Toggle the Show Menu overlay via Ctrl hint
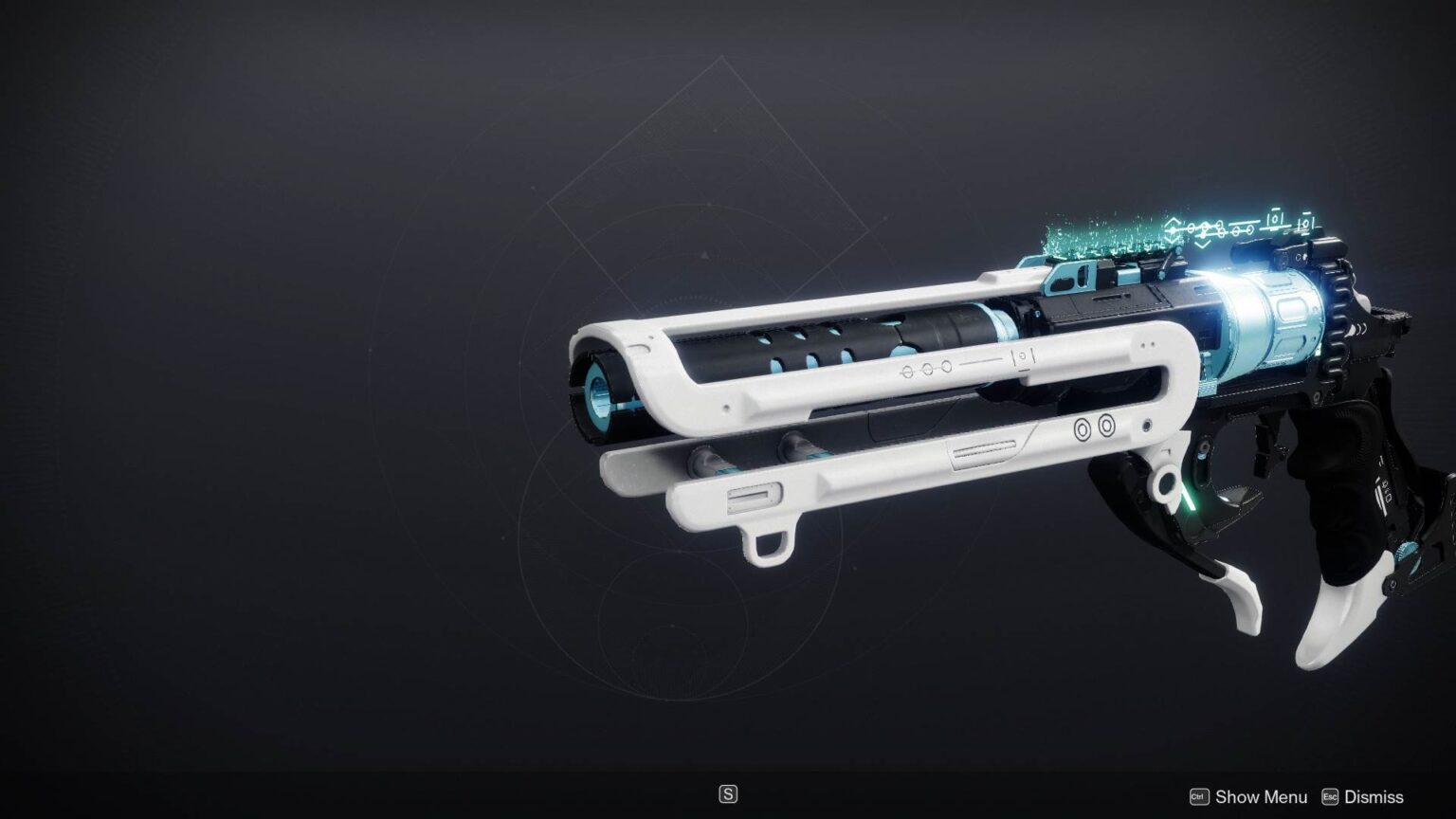The height and width of the screenshot is (819, 1456). coord(1200,796)
